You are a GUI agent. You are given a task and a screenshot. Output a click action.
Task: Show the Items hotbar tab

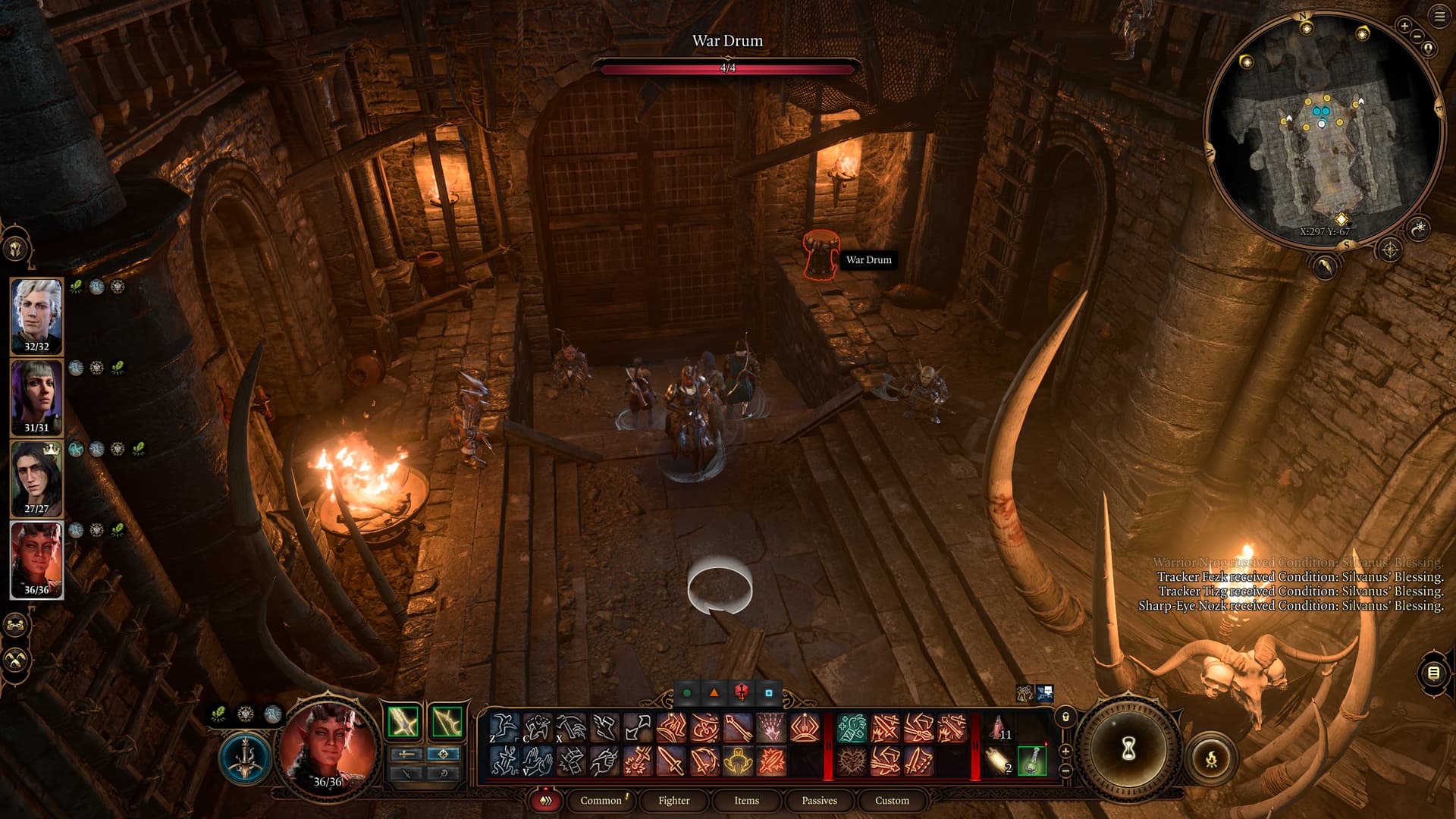746,800
